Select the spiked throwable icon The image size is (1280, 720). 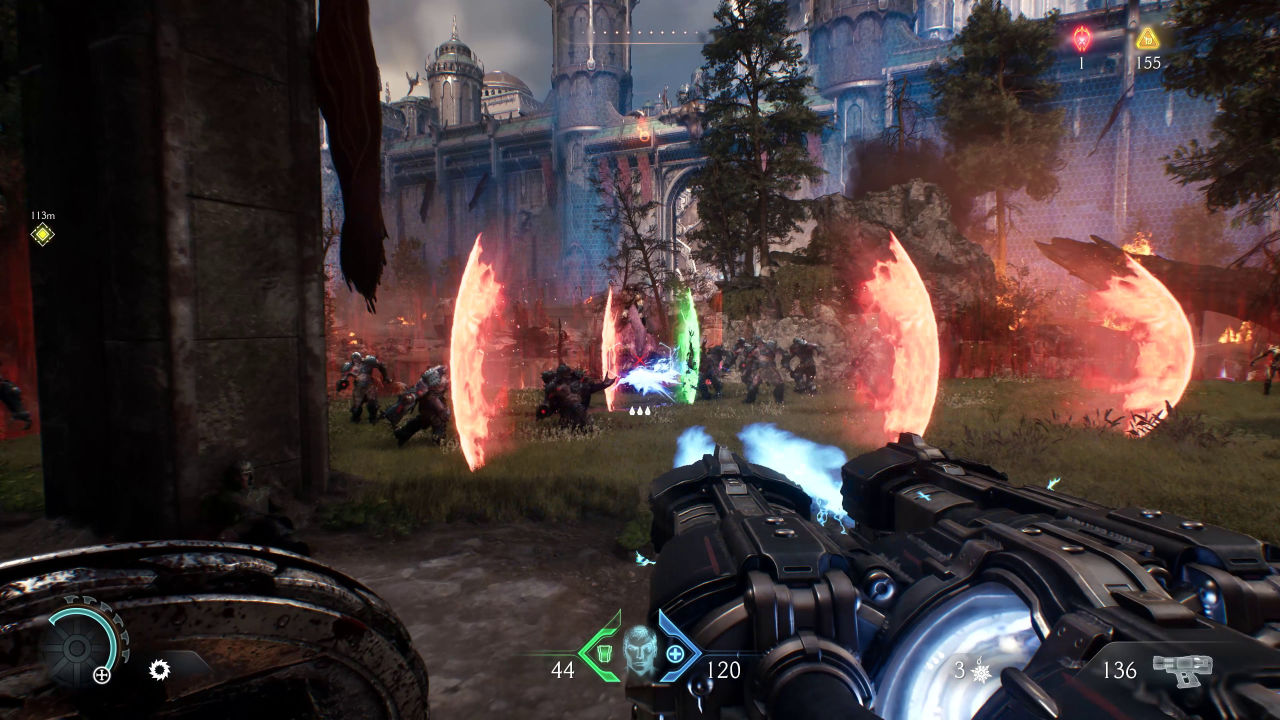[x=981, y=670]
